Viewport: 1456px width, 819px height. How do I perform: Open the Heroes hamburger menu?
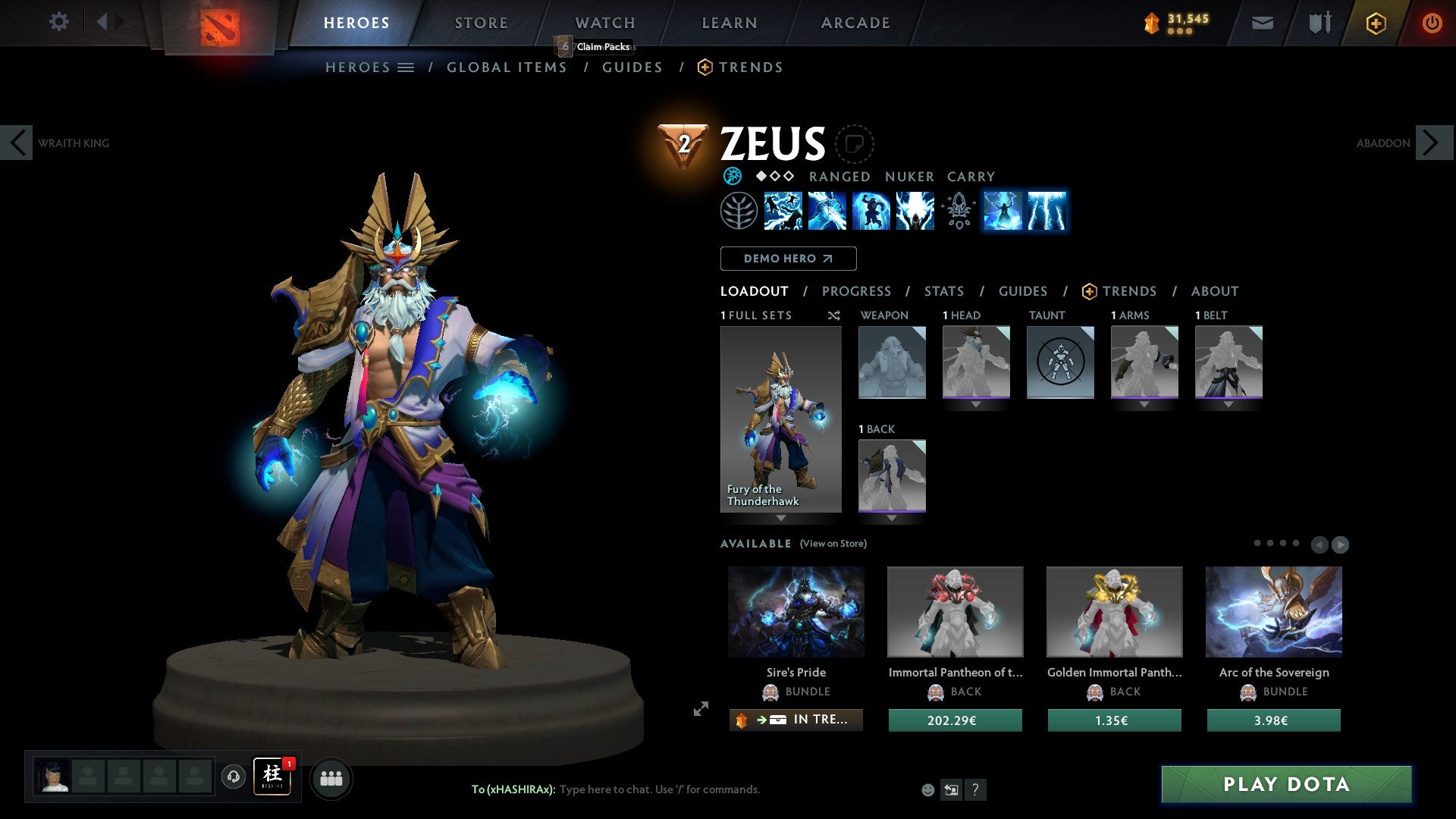pyautogui.click(x=407, y=67)
